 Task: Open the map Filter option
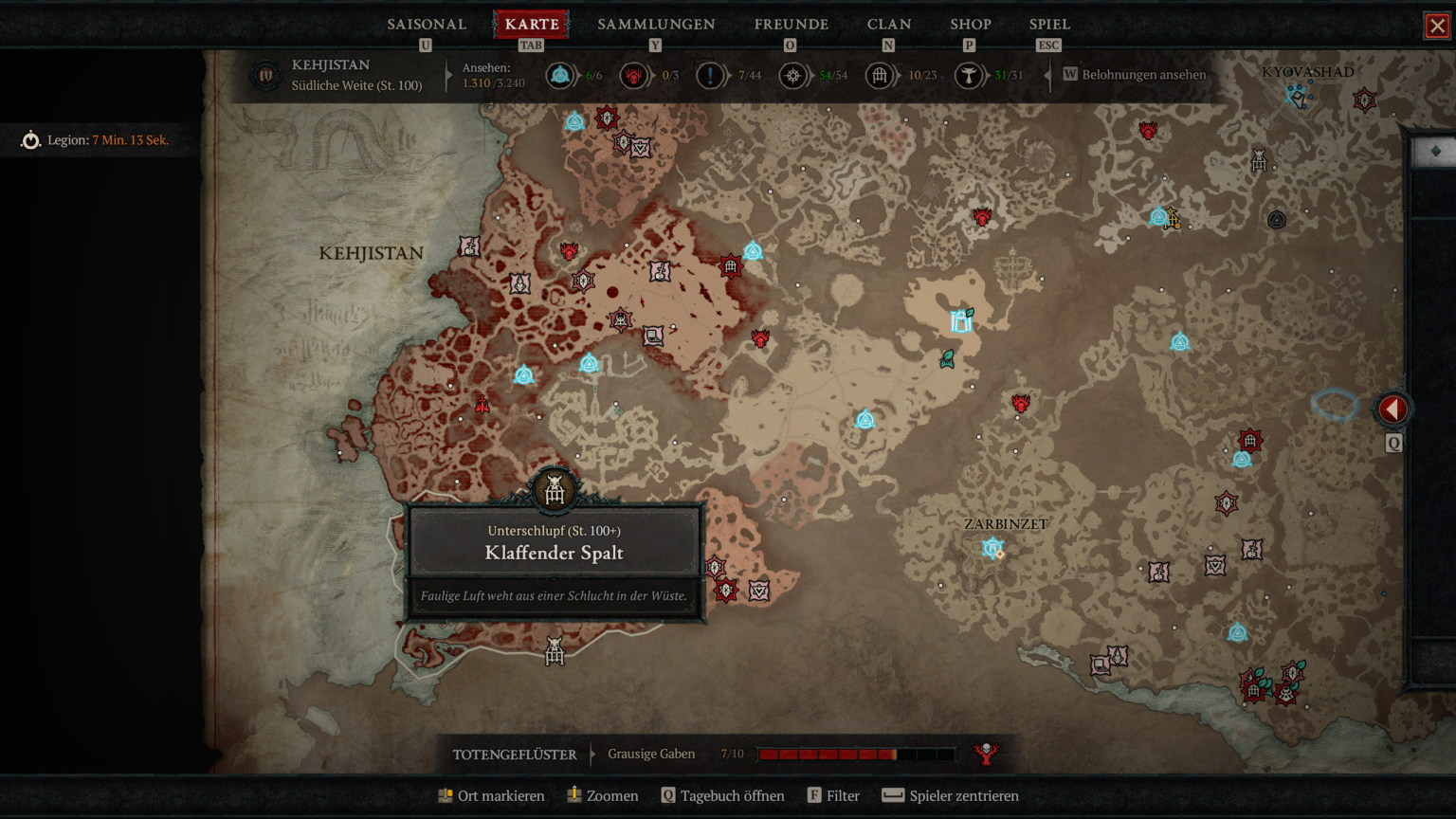[x=833, y=796]
